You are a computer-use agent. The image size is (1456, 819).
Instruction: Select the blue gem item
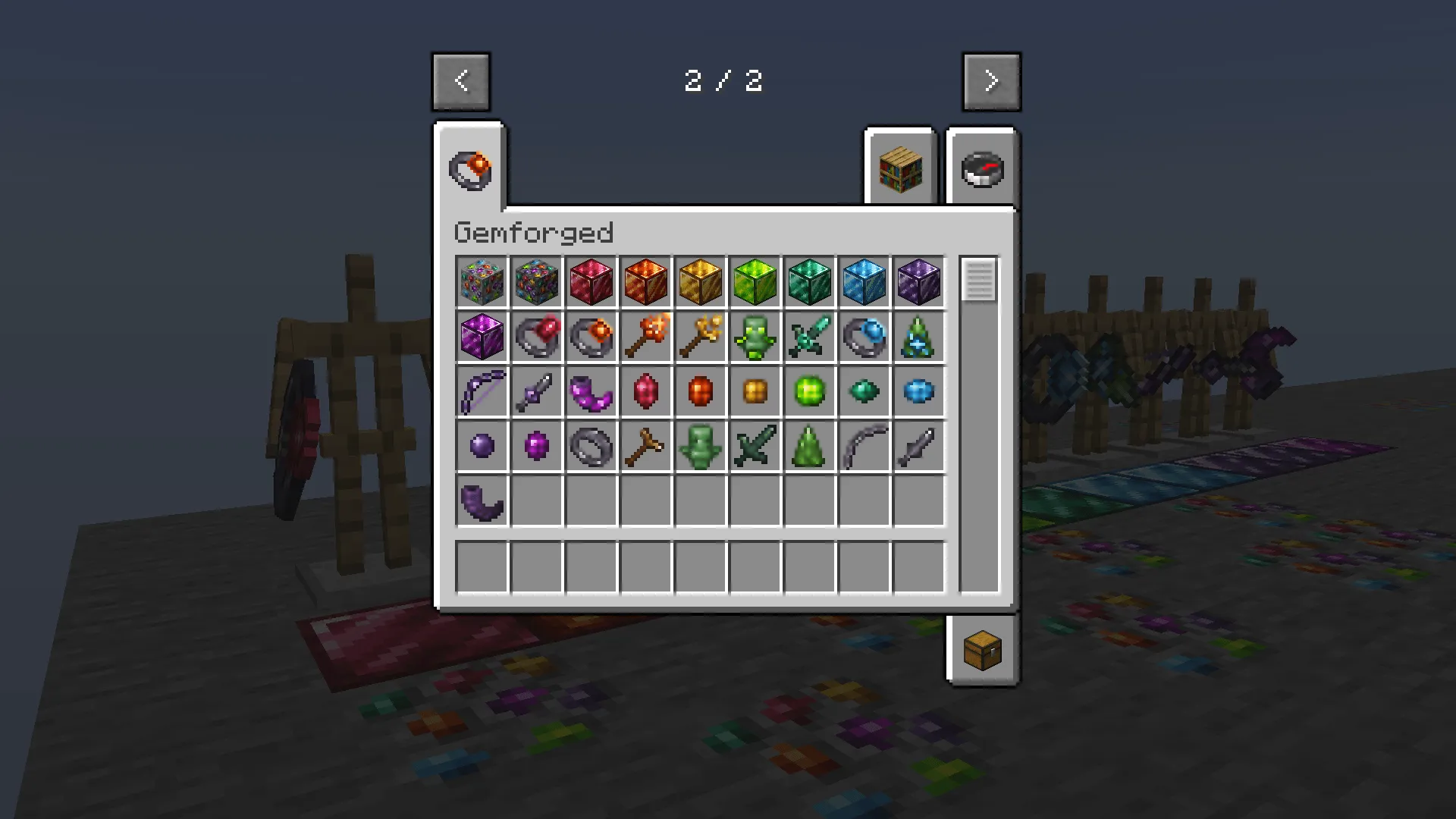pyautogui.click(x=918, y=391)
